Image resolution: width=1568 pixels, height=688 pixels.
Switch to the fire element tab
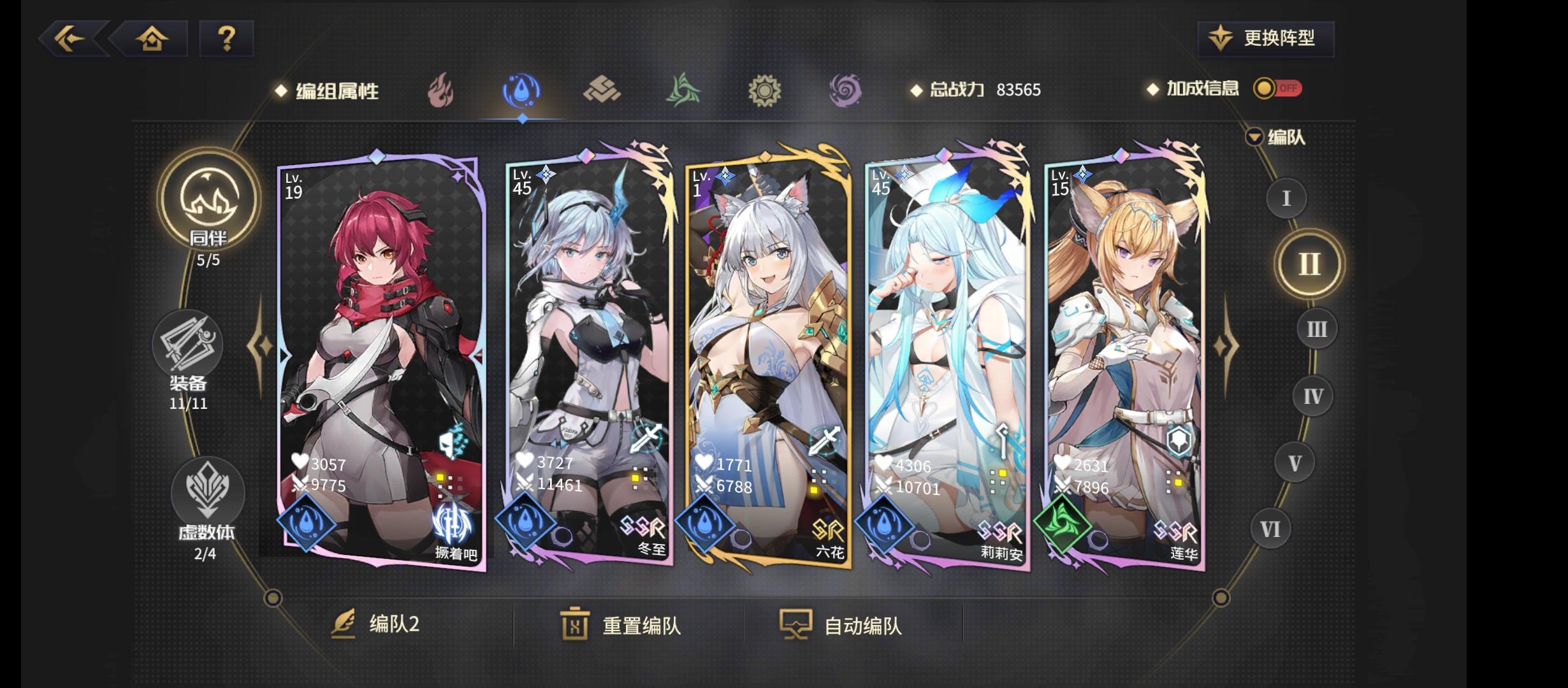[442, 90]
